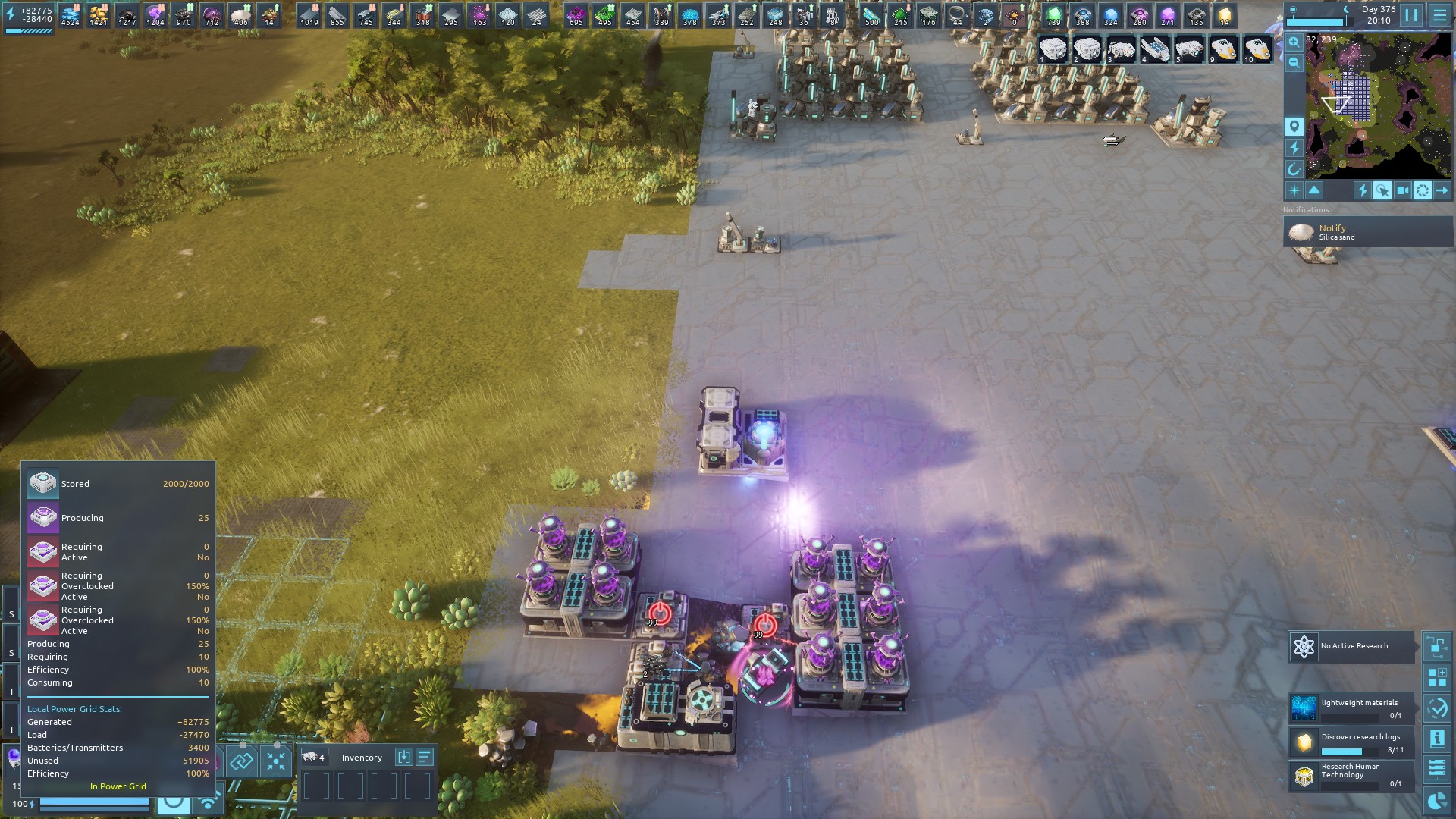Open the Research Human Technology objective

[x=1351, y=776]
